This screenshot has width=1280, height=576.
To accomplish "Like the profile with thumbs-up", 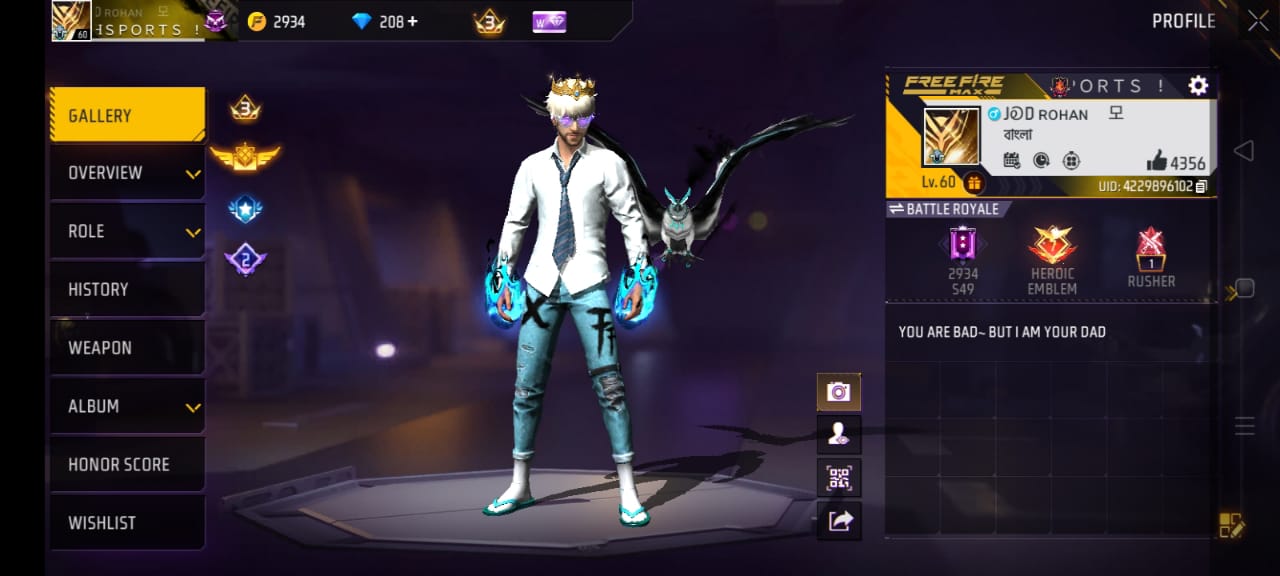I will [1157, 160].
